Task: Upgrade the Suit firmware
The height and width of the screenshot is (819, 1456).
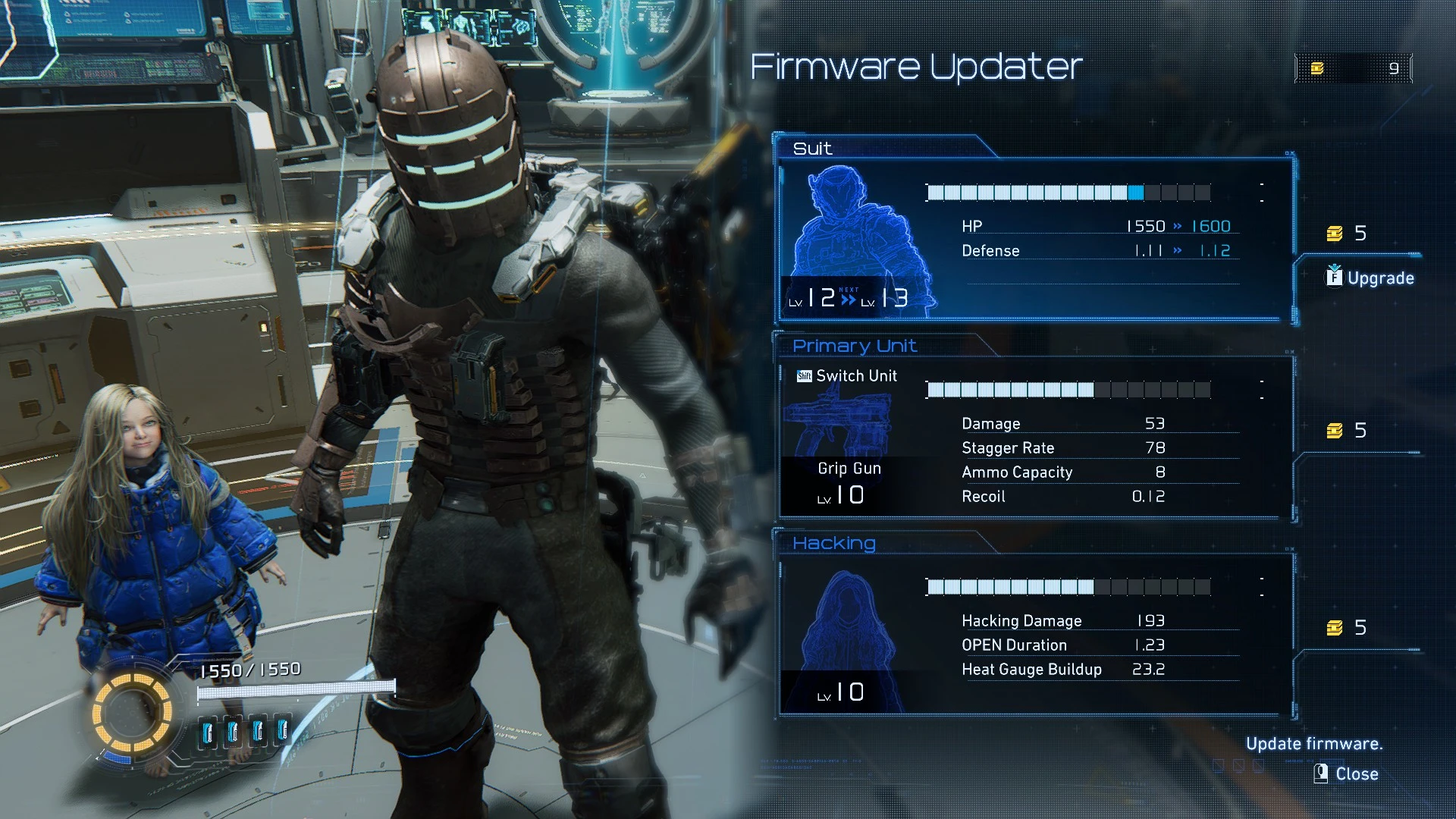Action: tap(1371, 278)
